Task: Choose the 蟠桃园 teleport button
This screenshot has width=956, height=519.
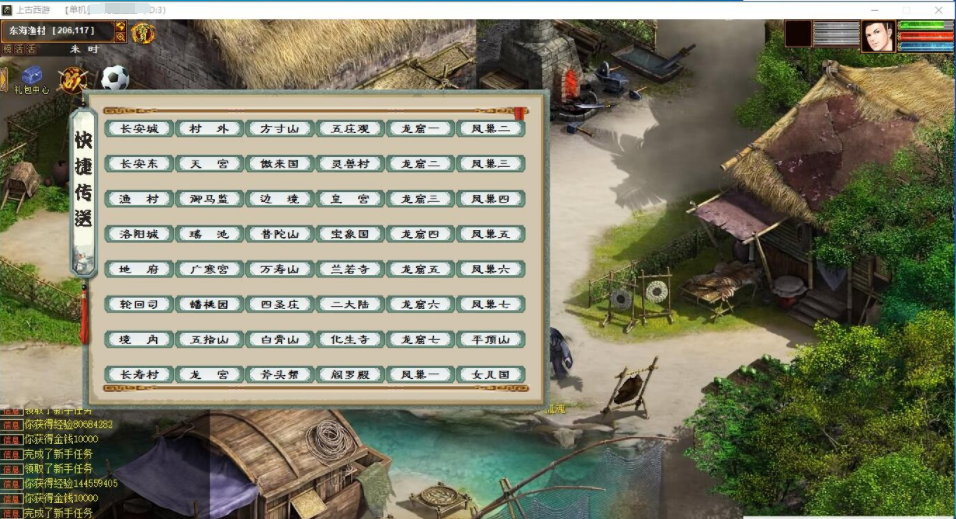Action: point(209,304)
